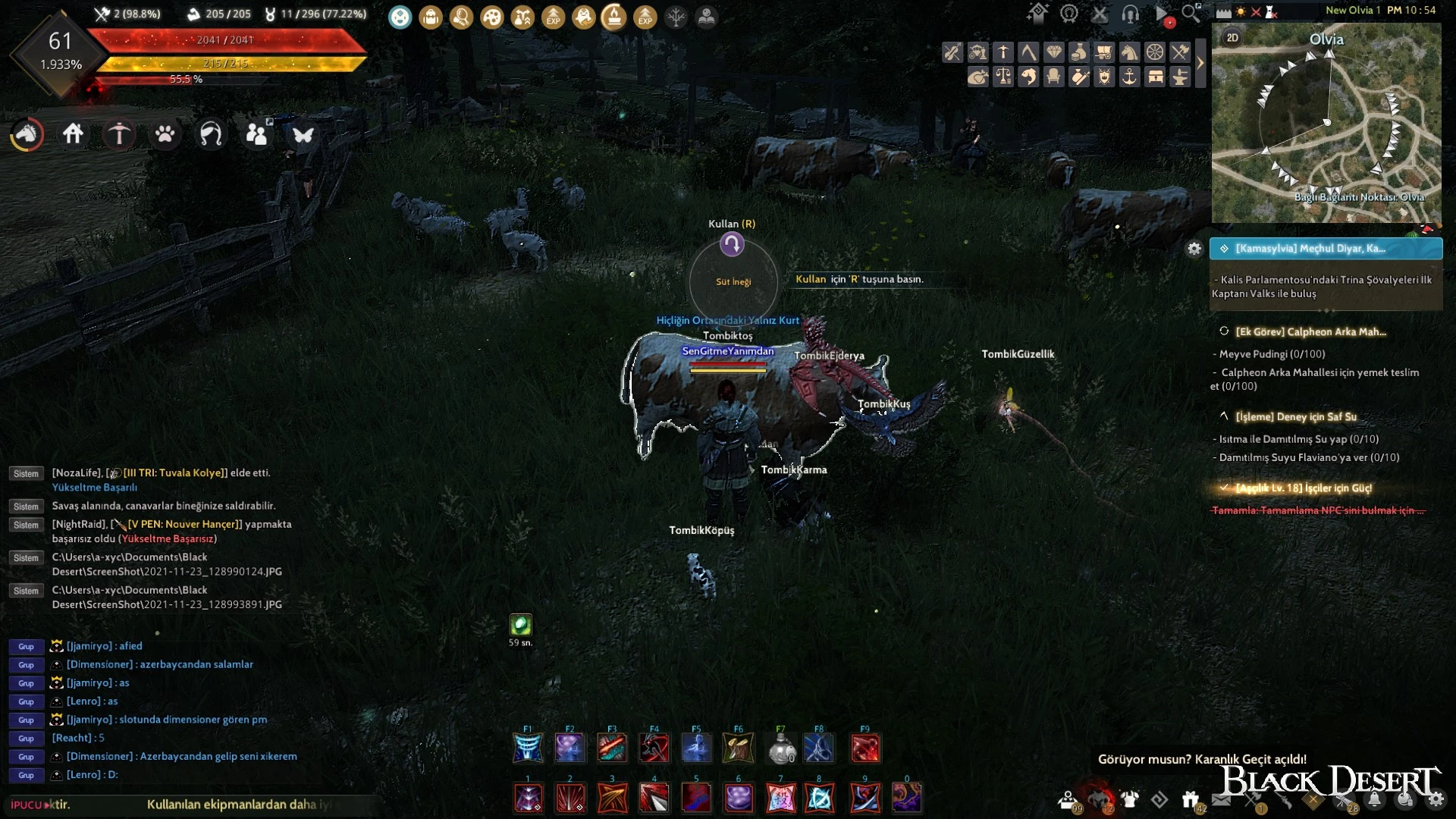Open the Olvia minimap
The image size is (1456, 819).
point(1326,123)
